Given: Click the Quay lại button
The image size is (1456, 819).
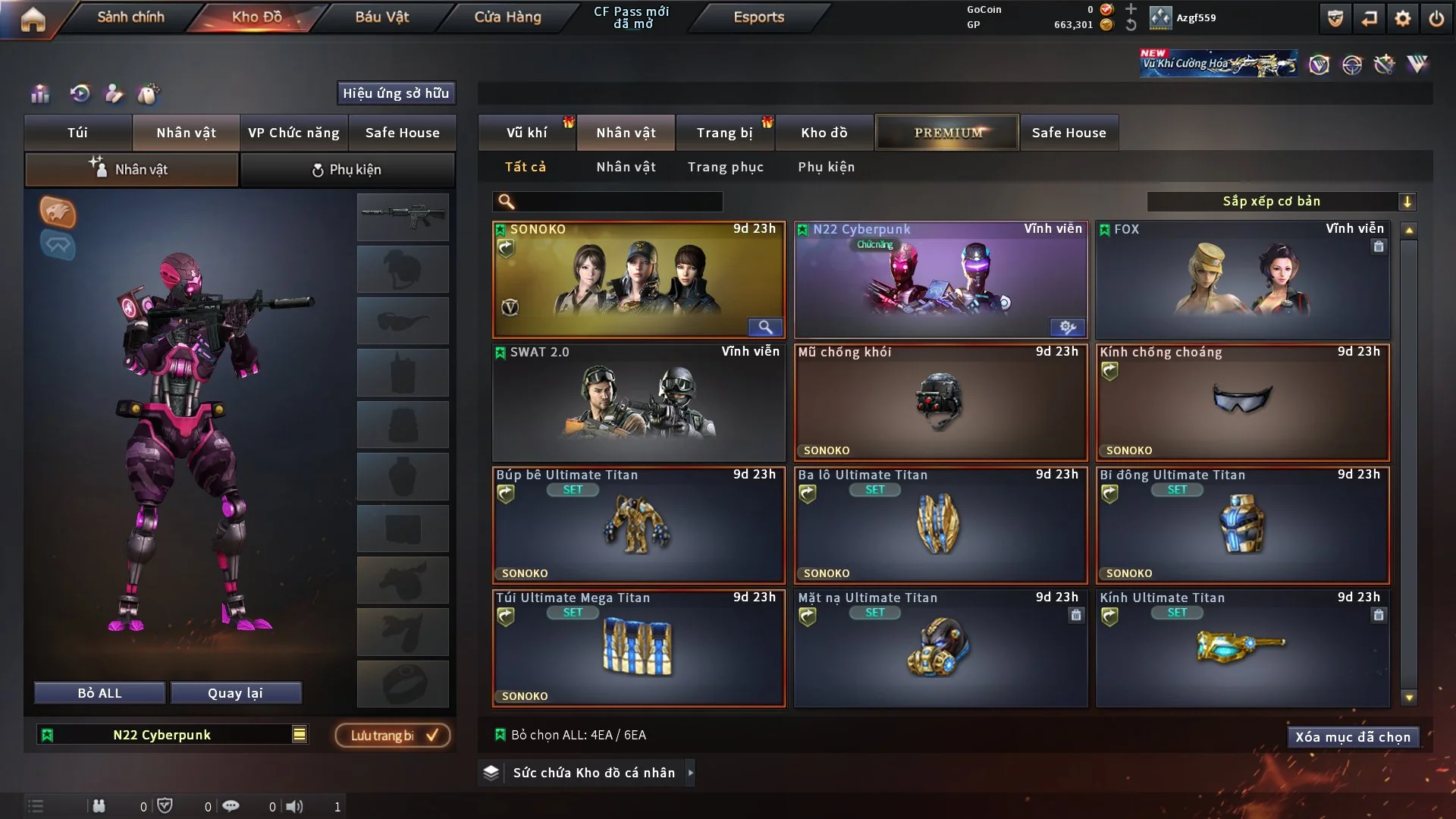Looking at the screenshot, I should click(235, 693).
